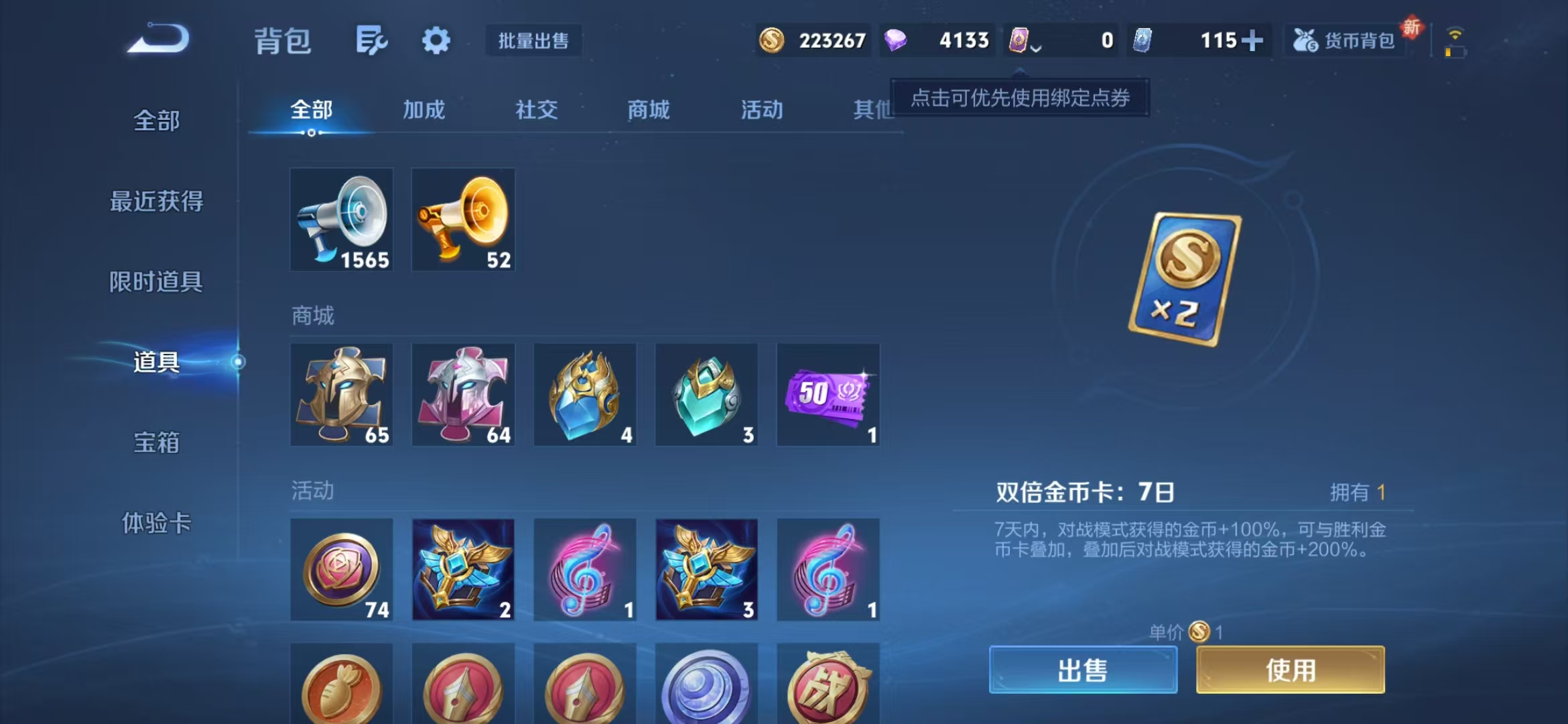This screenshot has width=1568, height=724.
Task: Open the item sorting wrench icon
Action: (x=373, y=40)
